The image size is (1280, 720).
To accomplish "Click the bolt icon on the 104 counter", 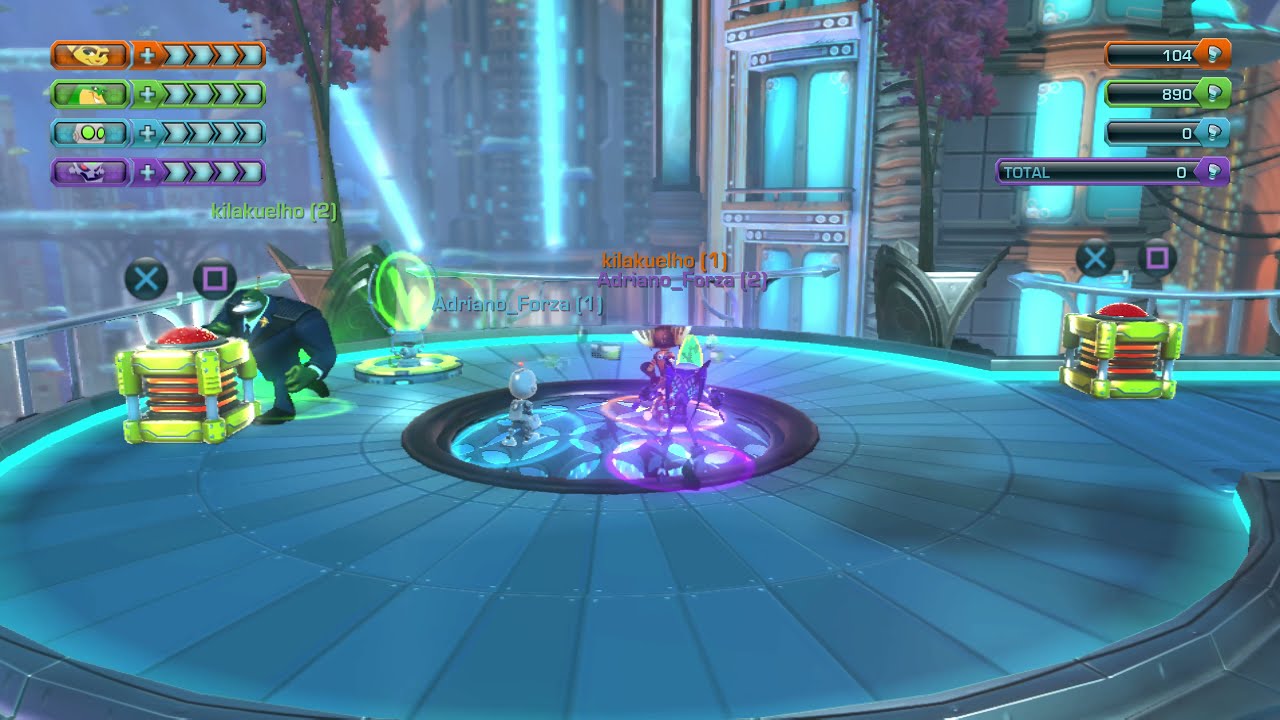I will click(x=1215, y=54).
